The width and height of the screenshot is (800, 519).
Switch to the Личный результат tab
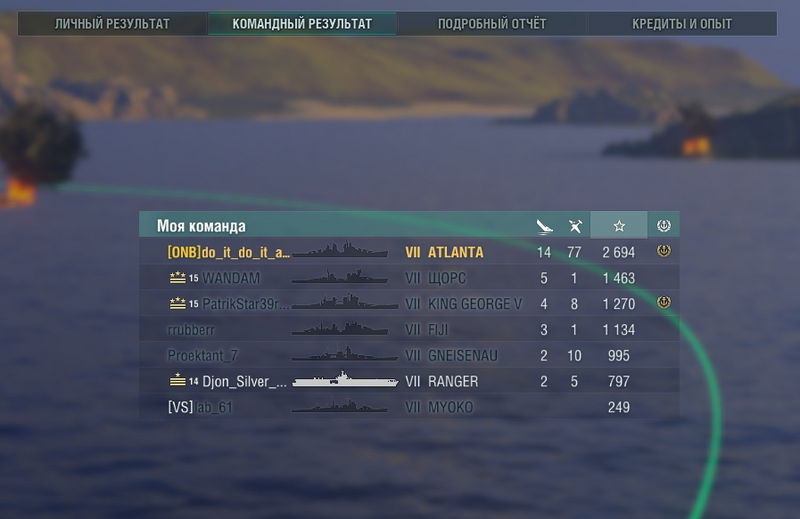(x=112, y=23)
